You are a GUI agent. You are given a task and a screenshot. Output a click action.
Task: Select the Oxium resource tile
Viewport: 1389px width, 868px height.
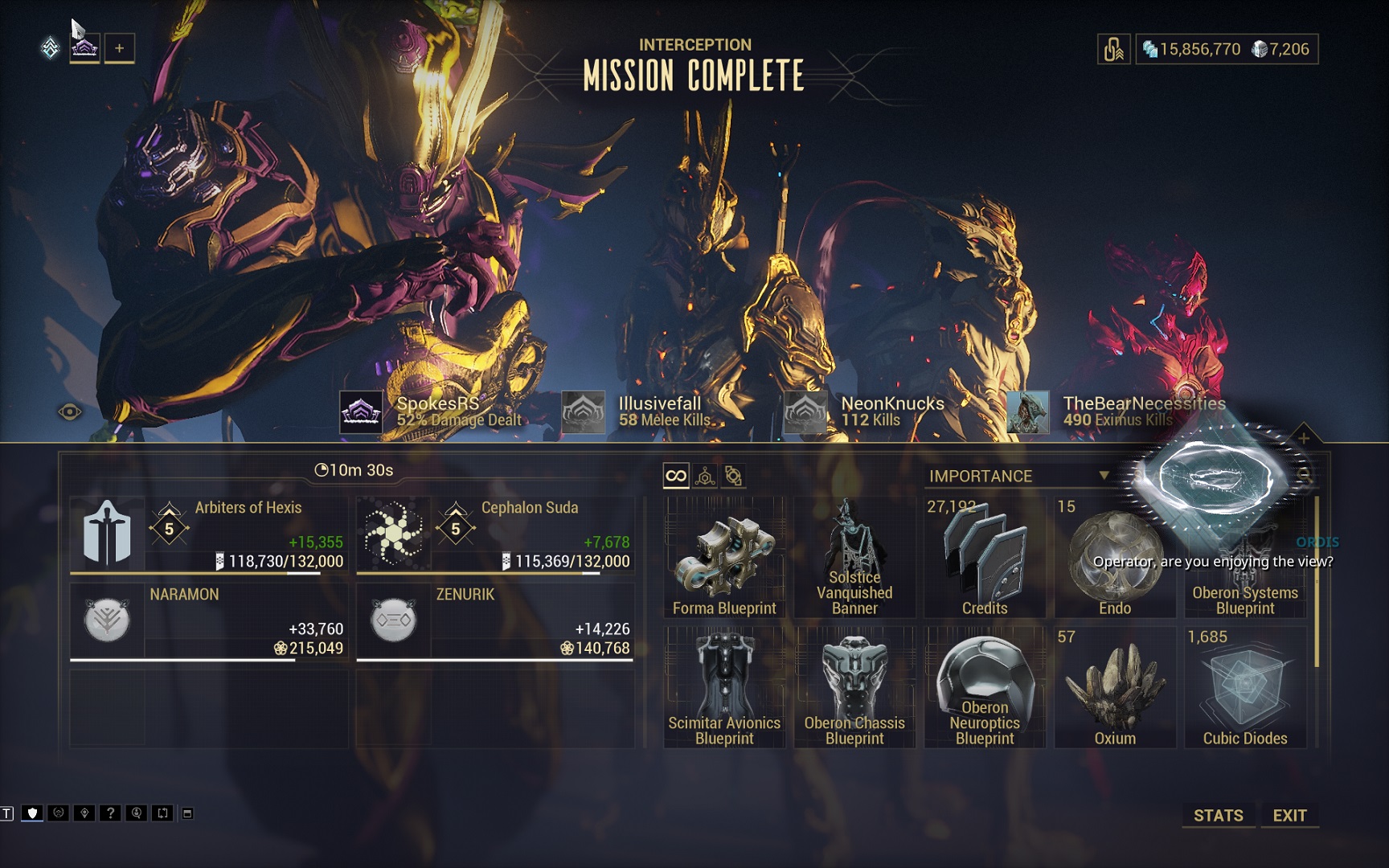1115,688
